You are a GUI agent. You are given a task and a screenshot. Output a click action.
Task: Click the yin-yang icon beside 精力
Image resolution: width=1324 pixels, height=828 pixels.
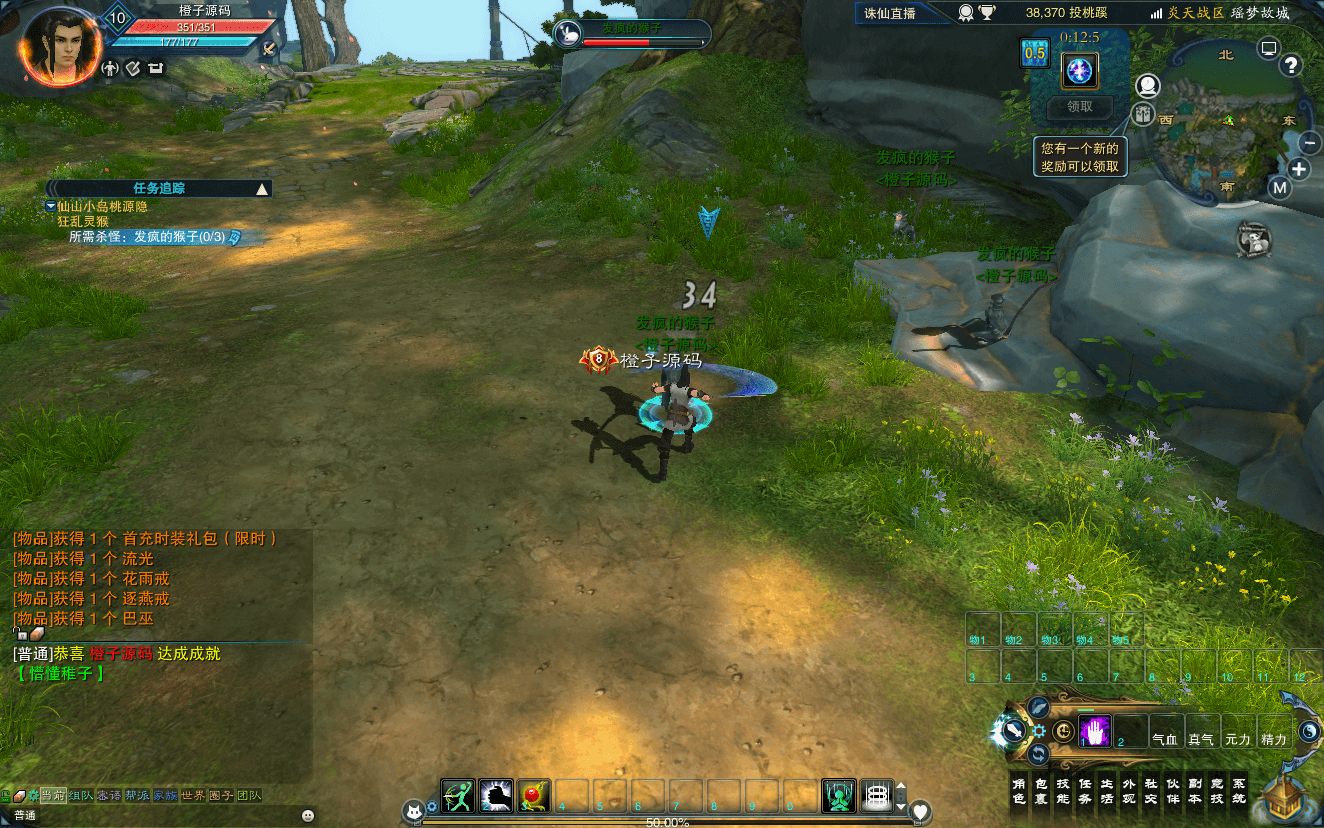(1310, 732)
